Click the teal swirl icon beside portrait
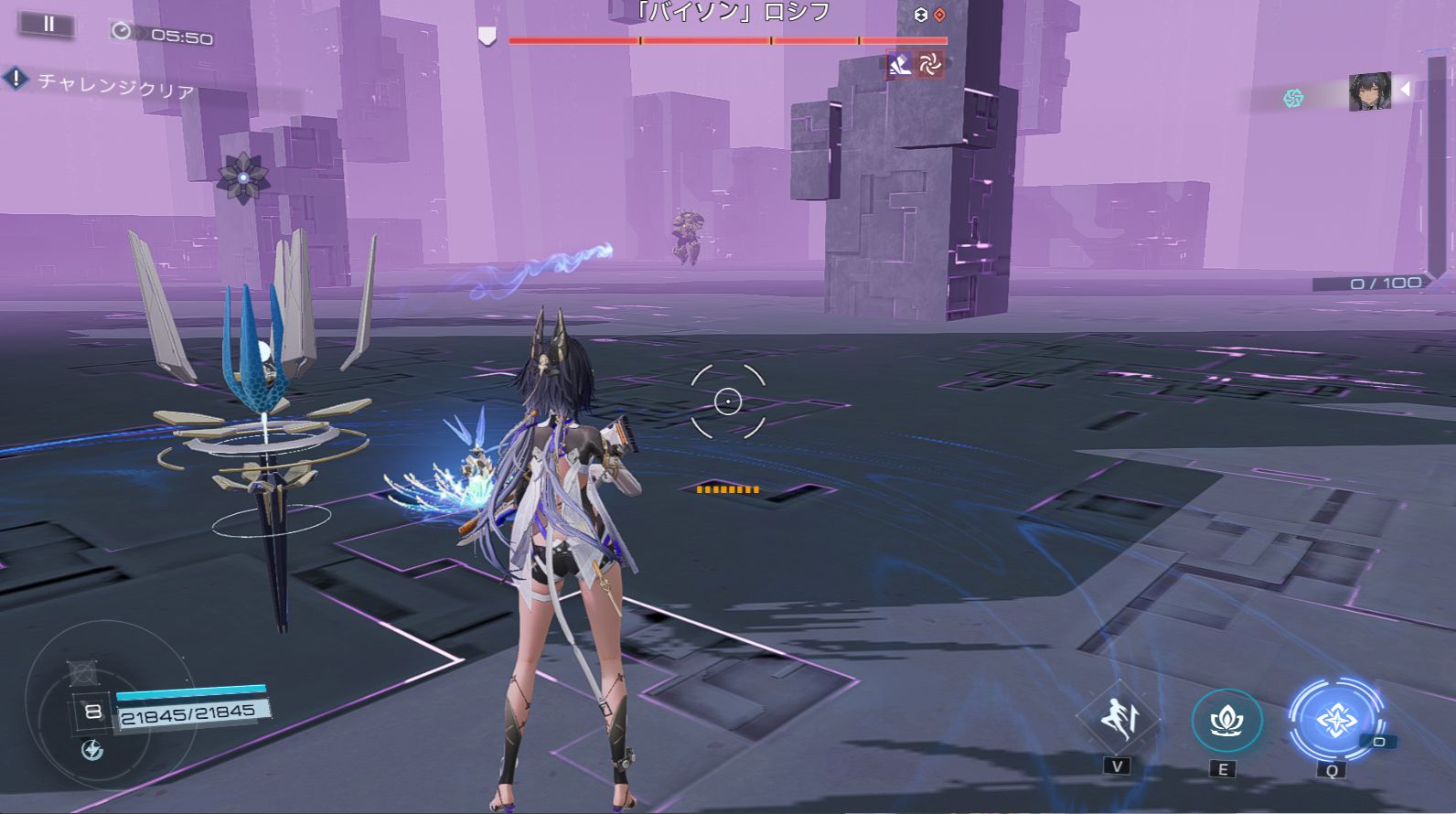Image resolution: width=1456 pixels, height=814 pixels. (1293, 98)
